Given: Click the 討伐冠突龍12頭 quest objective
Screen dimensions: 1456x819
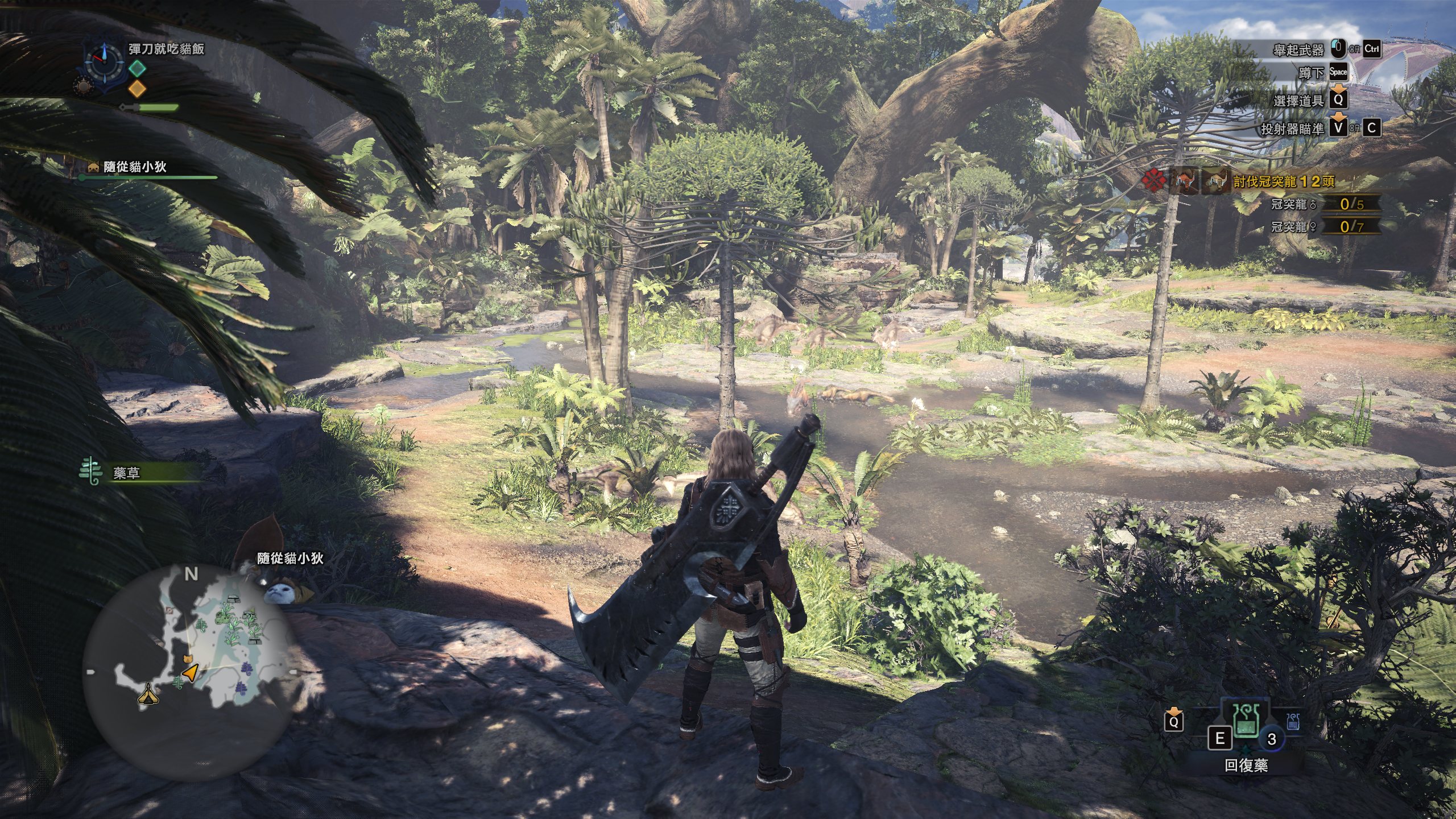Looking at the screenshot, I should pos(1283,181).
